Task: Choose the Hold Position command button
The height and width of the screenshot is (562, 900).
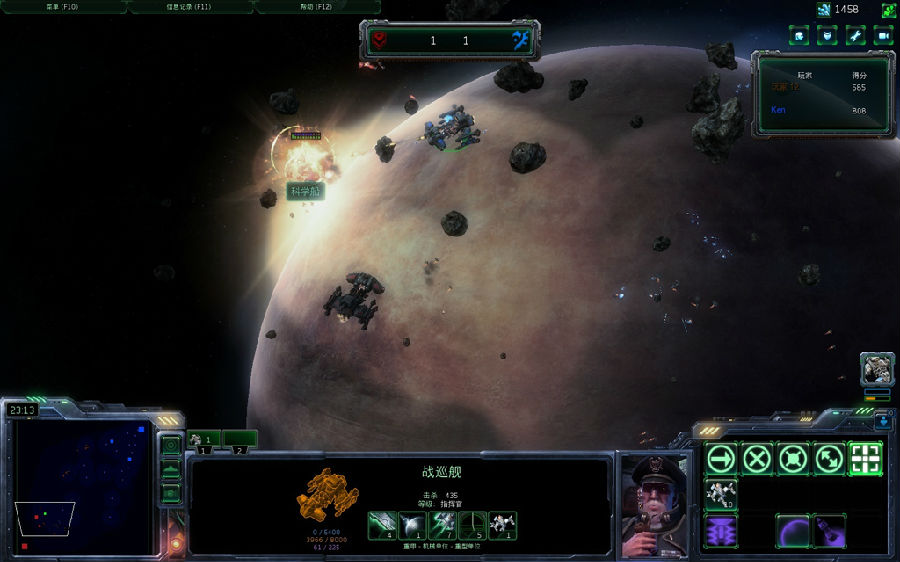Action: pos(793,459)
